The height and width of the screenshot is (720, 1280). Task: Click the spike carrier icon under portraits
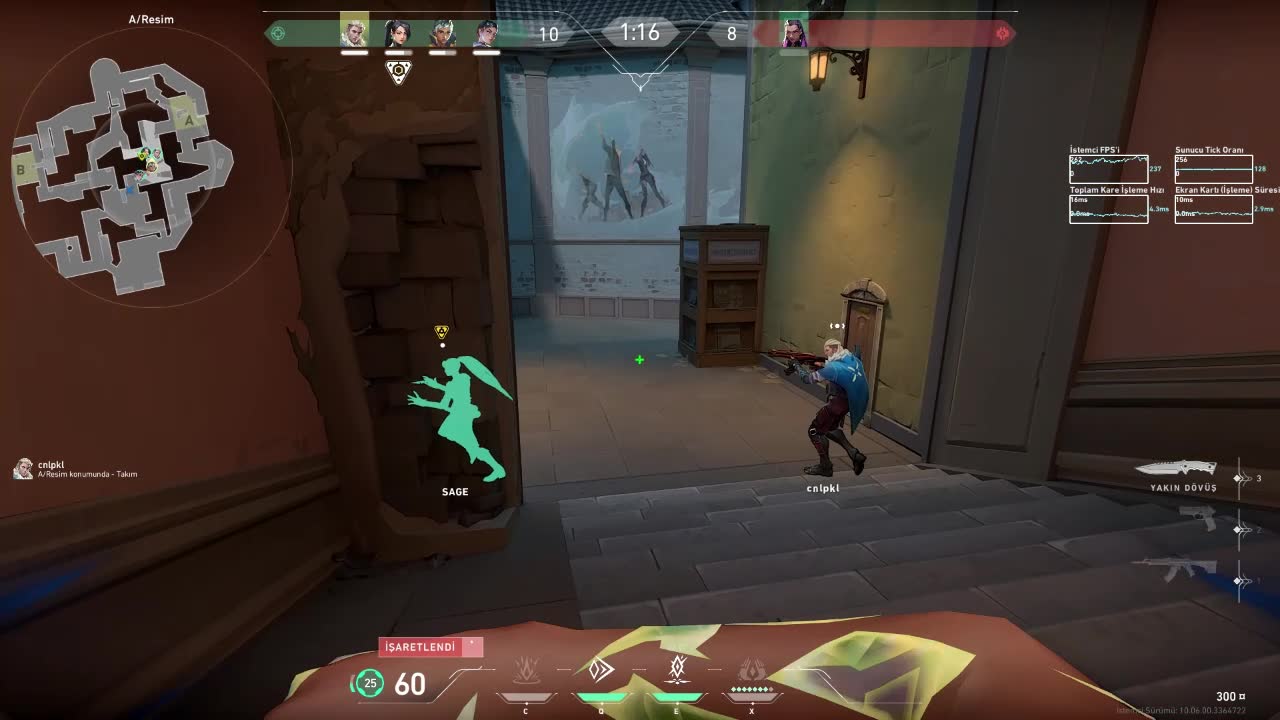point(398,72)
